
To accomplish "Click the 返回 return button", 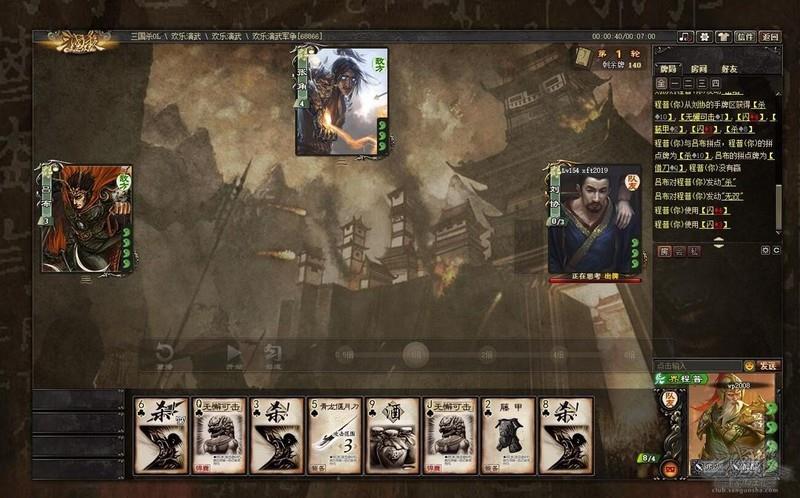I will pyautogui.click(x=769, y=36).
